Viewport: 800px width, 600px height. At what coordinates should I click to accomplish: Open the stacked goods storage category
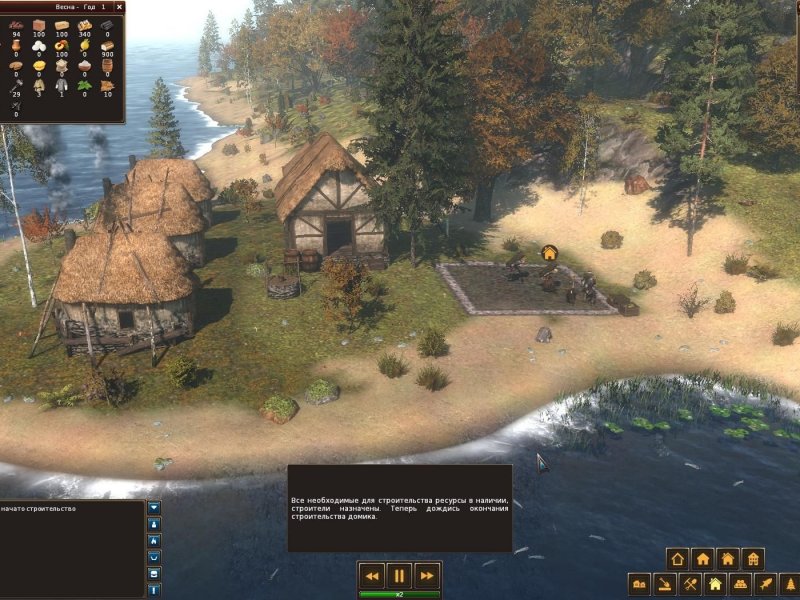[x=740, y=583]
